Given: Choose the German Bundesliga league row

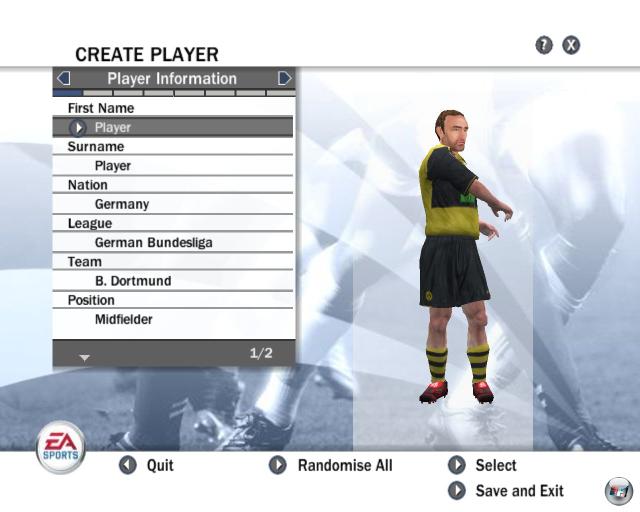Looking at the screenshot, I should pos(173,243).
